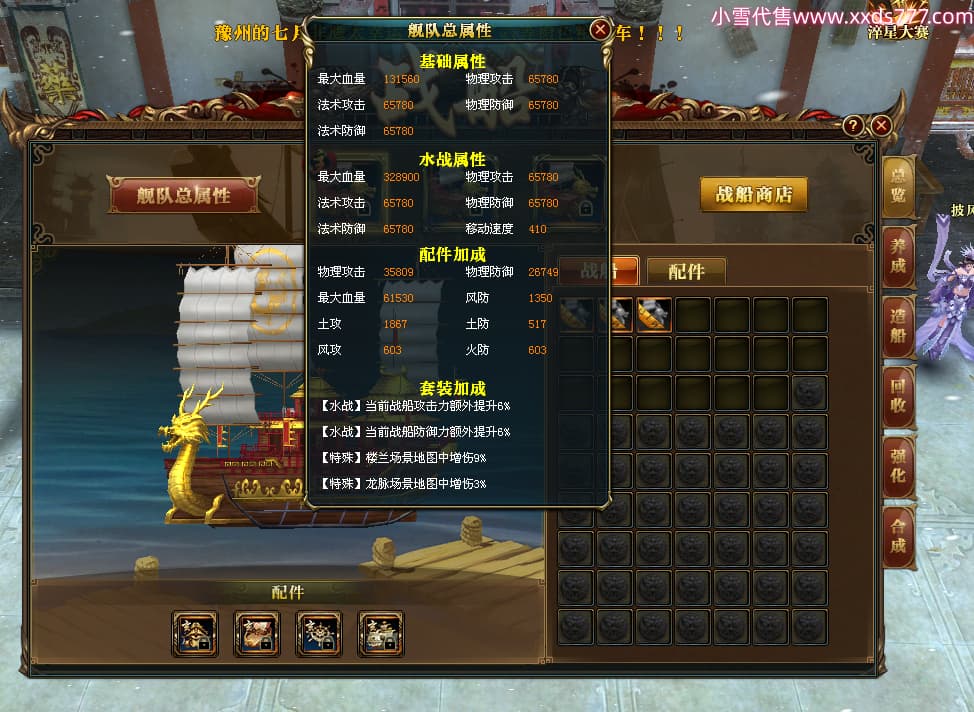Viewport: 974px width, 712px height.
Task: Select the locked pirate hat accessory slot
Action: tap(195, 634)
